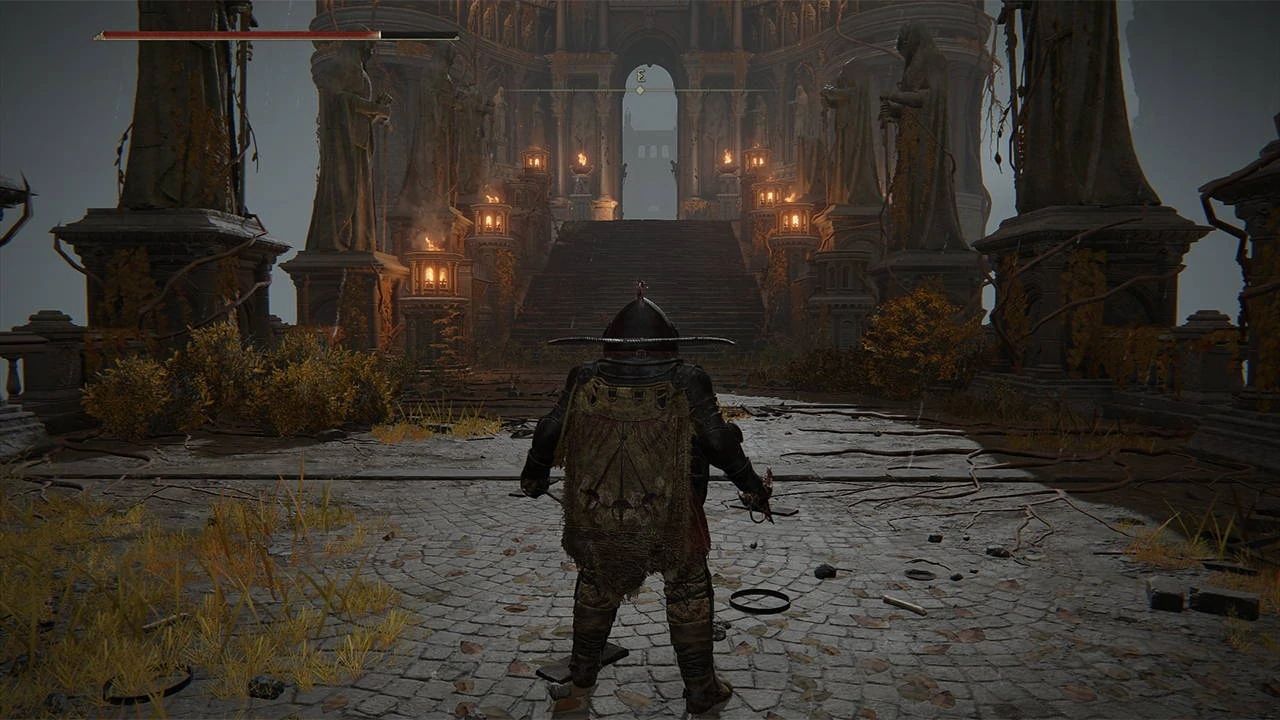
Task: Select the diamond indicator on the compass bar
Action: coord(640,91)
